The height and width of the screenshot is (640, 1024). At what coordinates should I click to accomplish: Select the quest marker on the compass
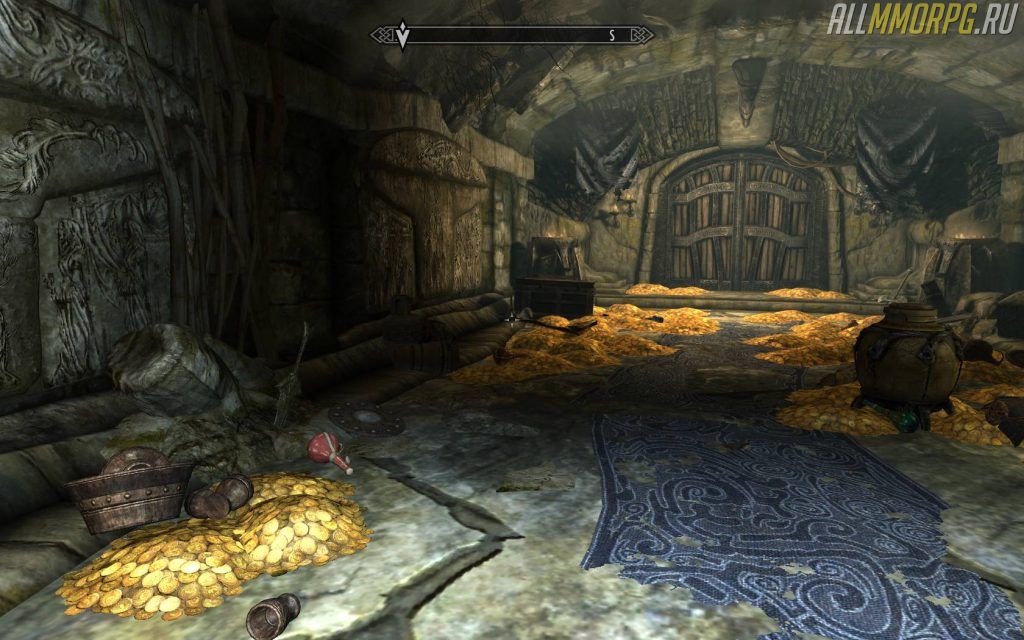[403, 36]
